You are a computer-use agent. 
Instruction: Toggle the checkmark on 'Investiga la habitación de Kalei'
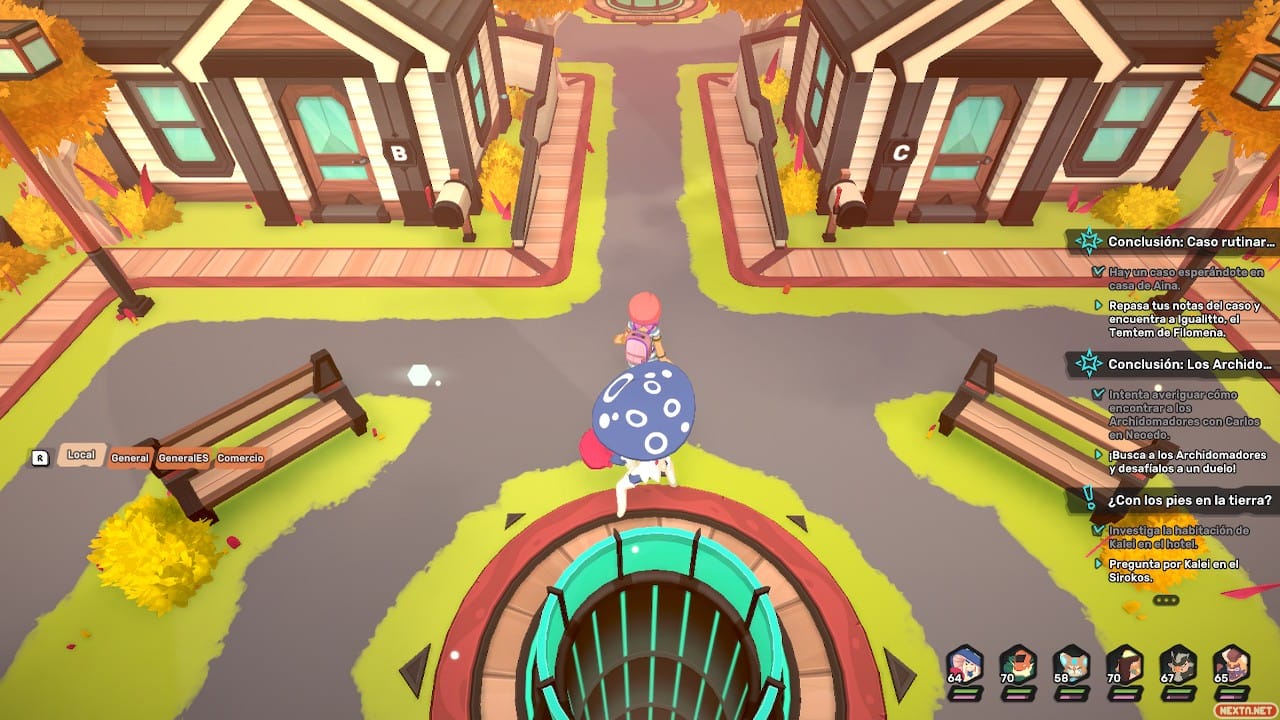(1096, 529)
